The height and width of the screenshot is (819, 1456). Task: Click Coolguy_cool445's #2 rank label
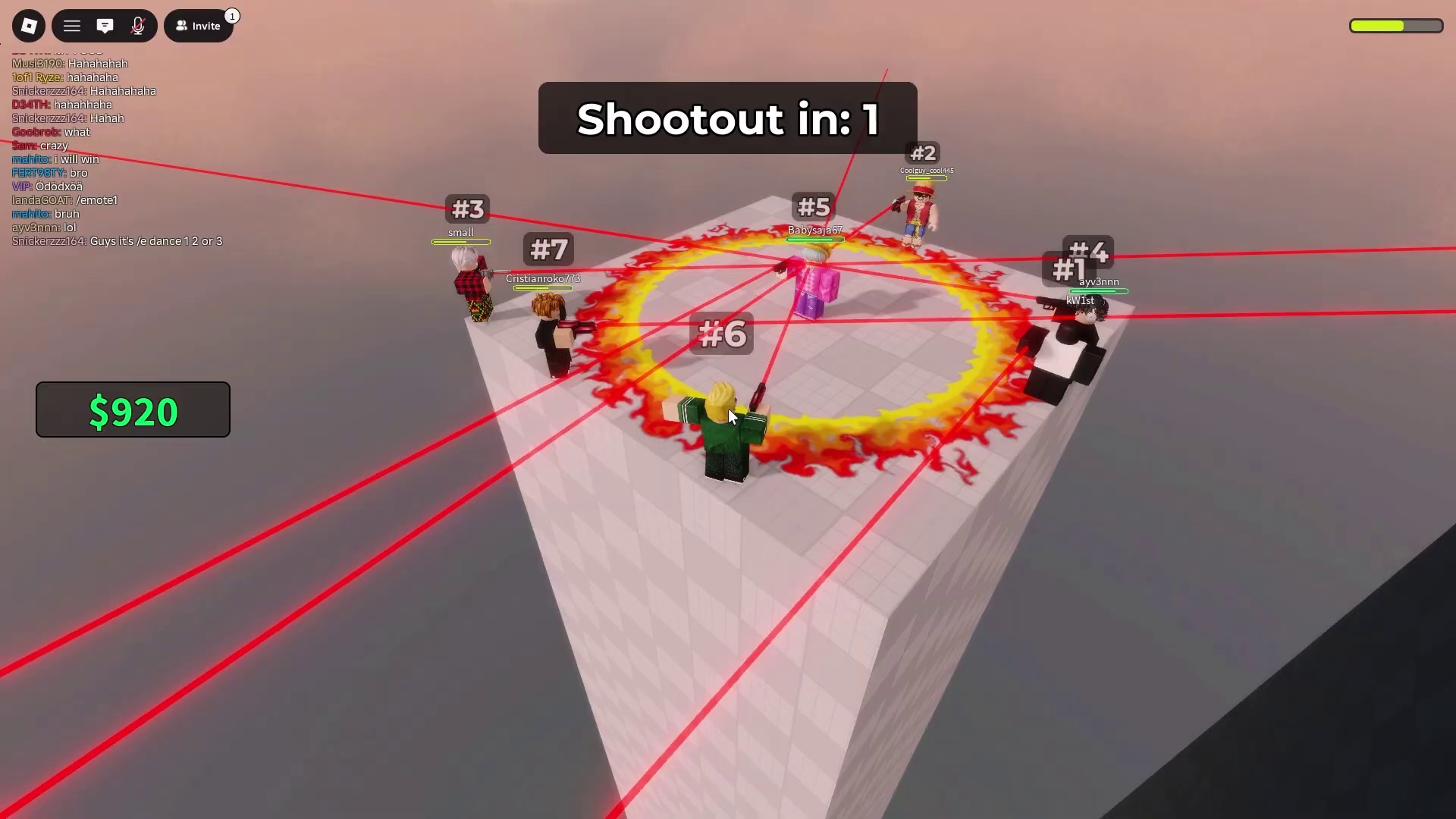click(924, 152)
